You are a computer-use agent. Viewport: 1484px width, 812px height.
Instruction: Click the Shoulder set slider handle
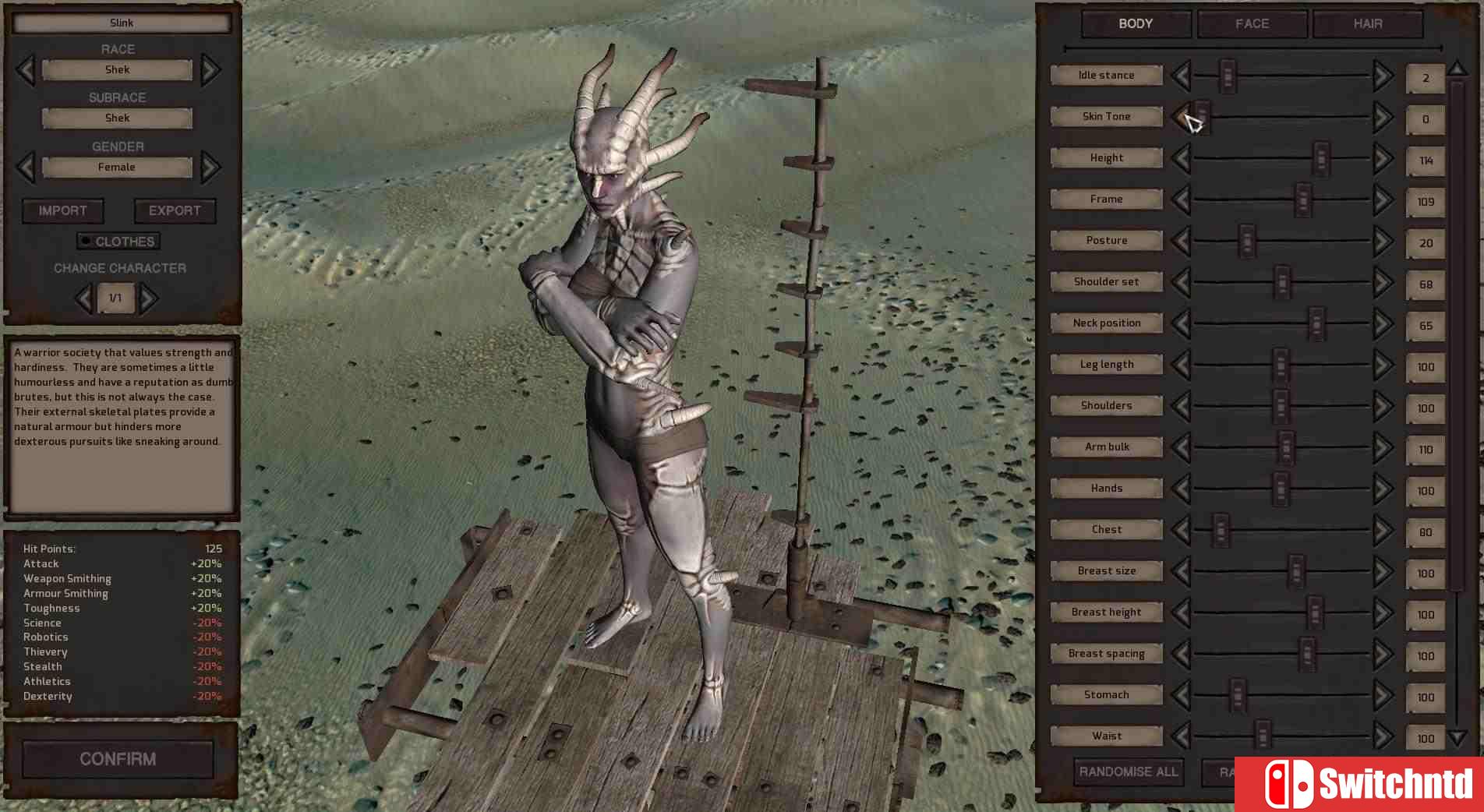coord(1281,284)
